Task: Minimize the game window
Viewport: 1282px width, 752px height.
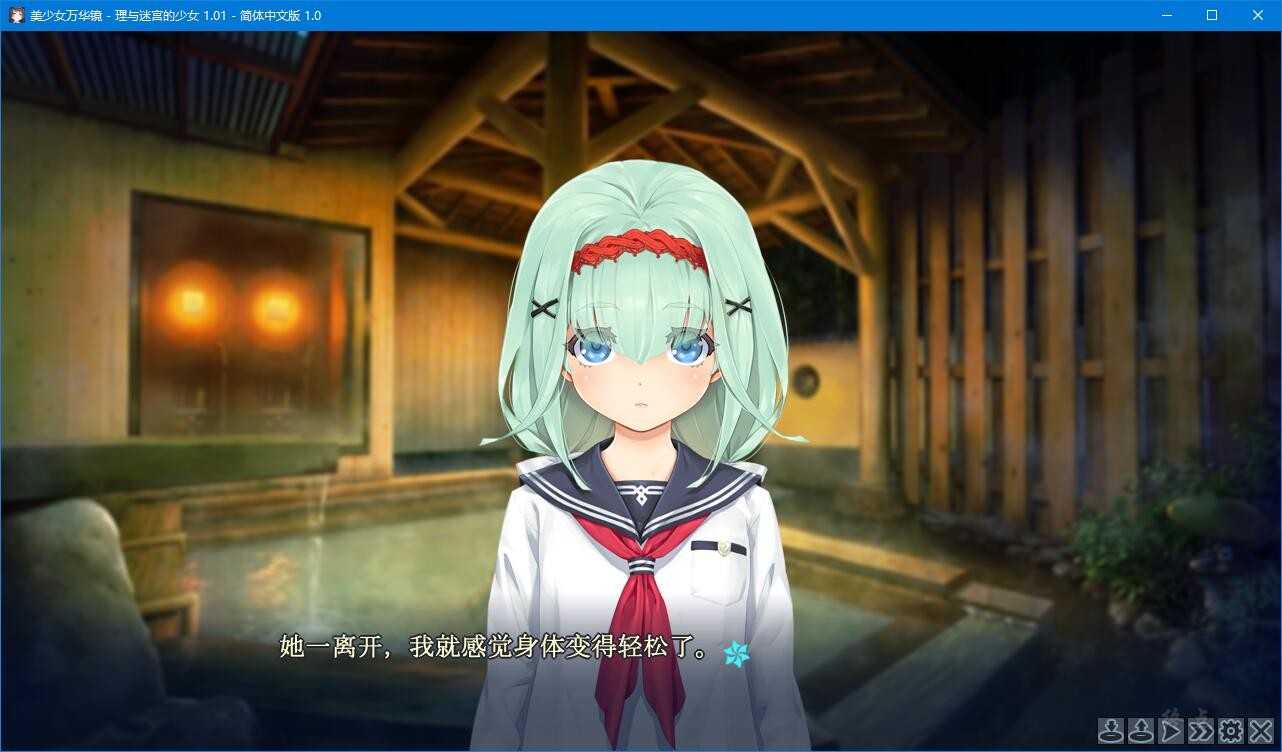Action: [x=1166, y=15]
